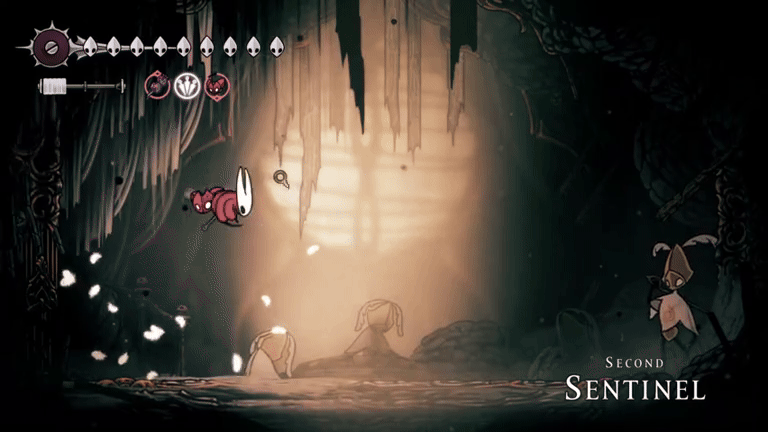Click the spiked silk spool crest emblem
The width and height of the screenshot is (768, 432).
(49, 45)
